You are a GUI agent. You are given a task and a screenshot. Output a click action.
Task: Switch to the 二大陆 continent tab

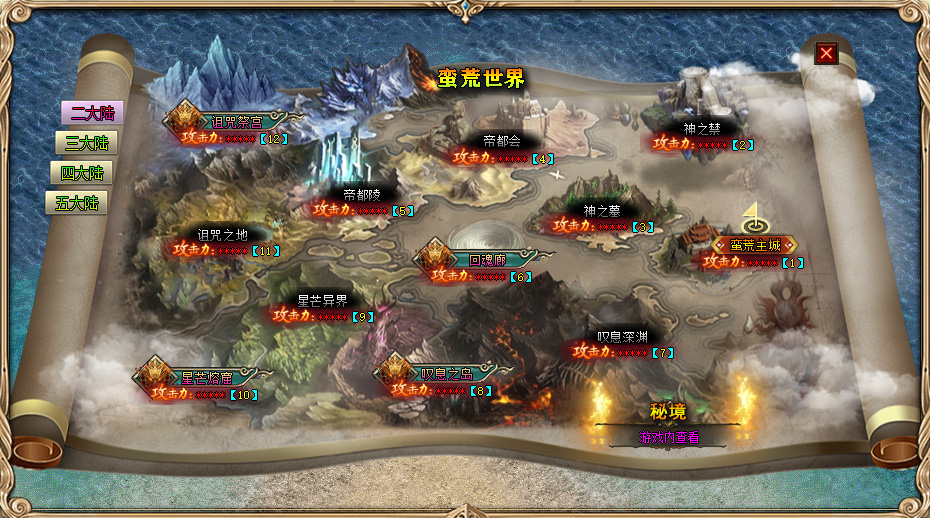click(86, 113)
